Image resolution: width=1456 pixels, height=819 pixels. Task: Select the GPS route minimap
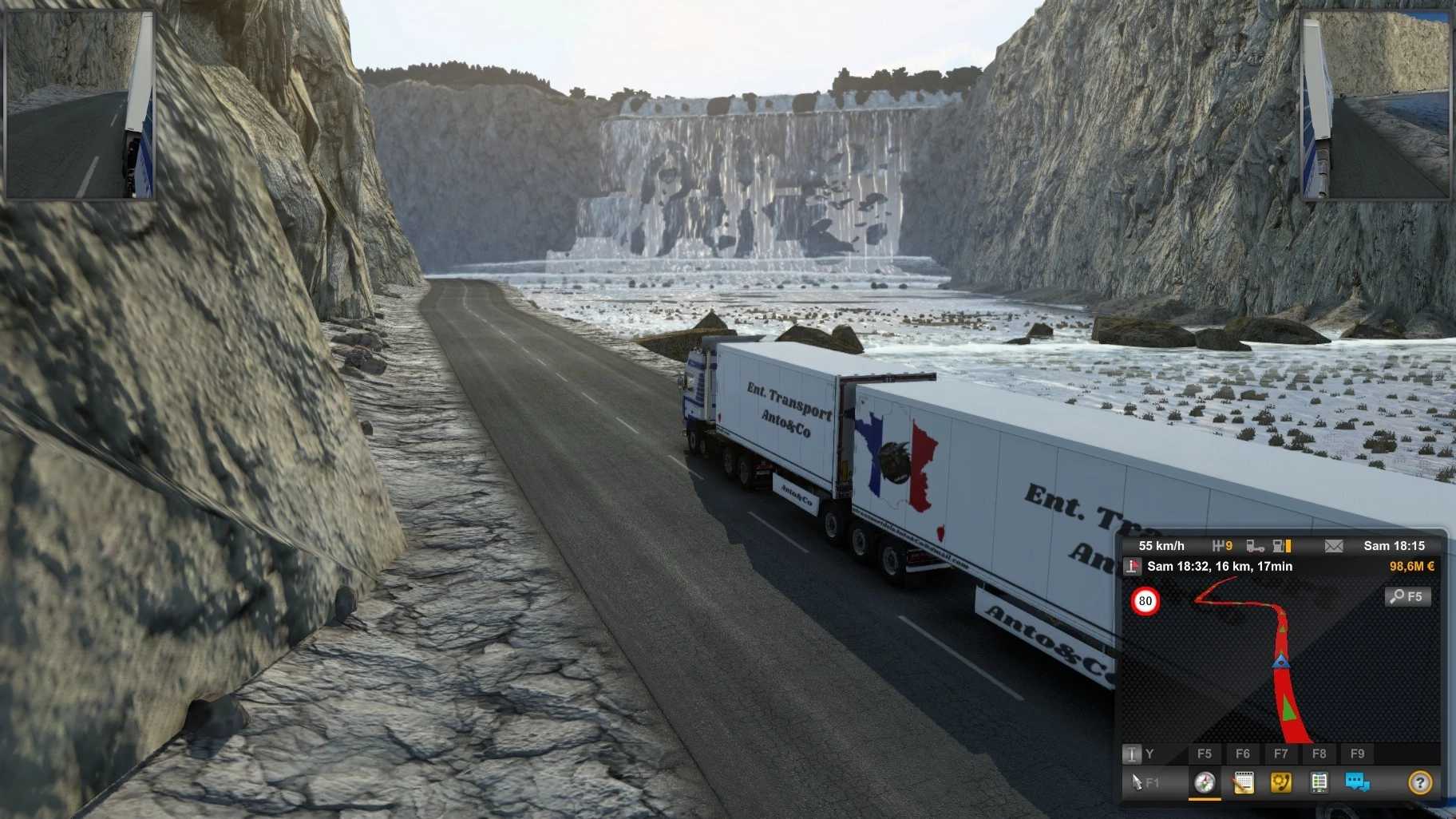(1277, 663)
